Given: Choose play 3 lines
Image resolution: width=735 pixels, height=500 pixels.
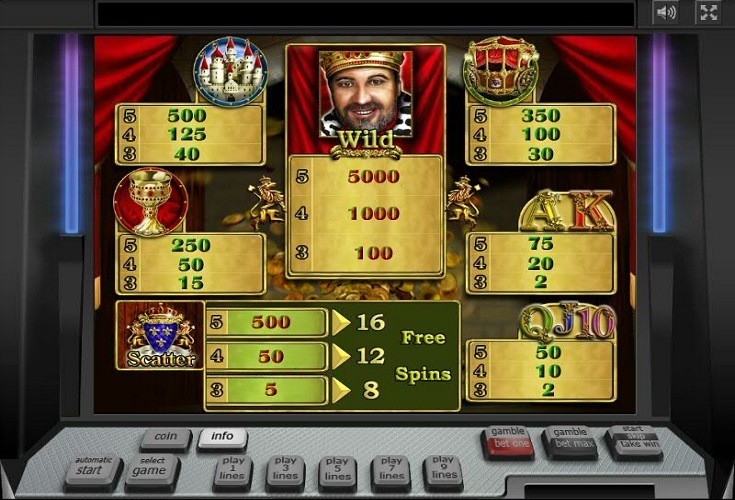Looking at the screenshot, I should click(285, 468).
